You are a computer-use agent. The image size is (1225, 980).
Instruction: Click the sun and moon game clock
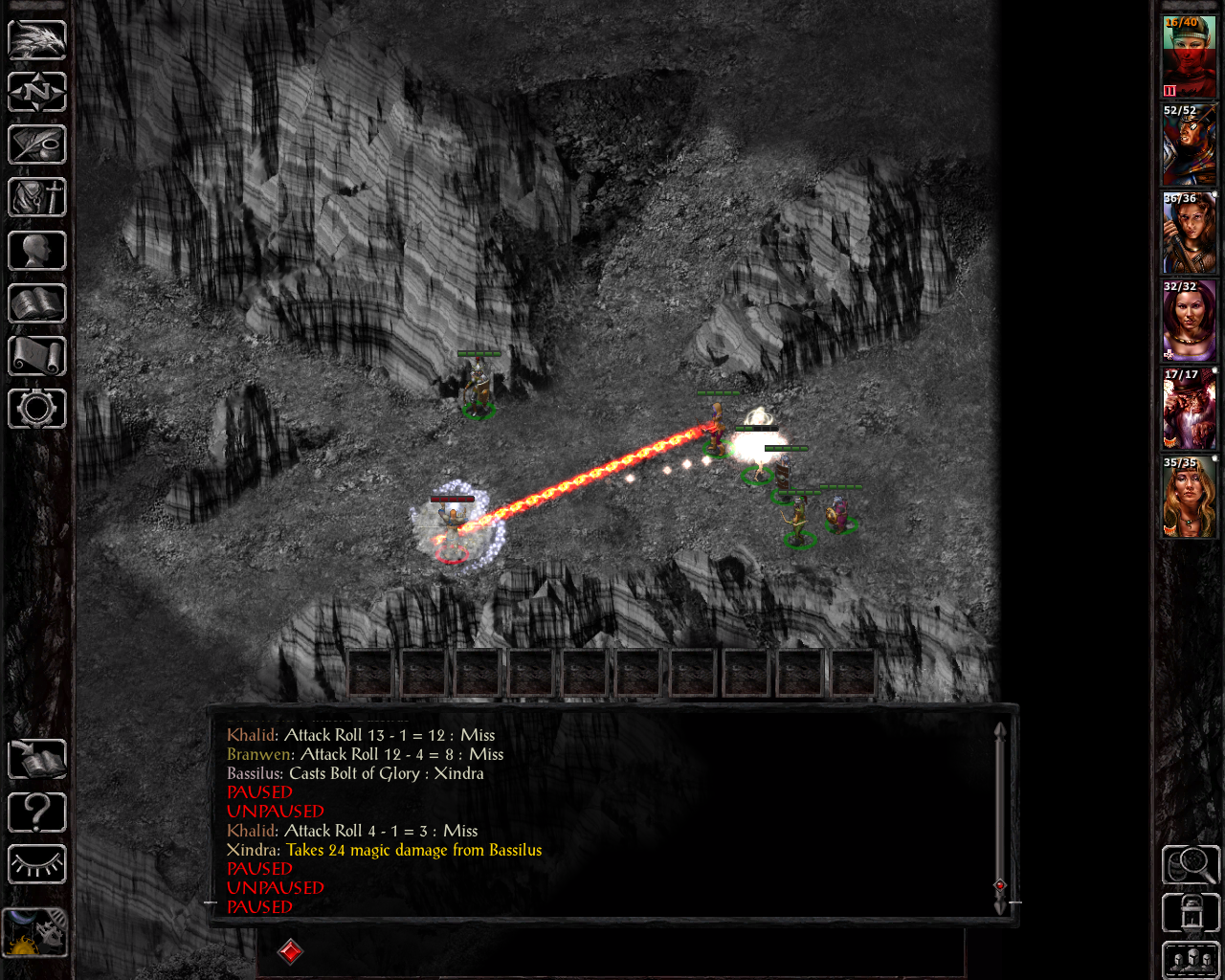tap(35, 932)
